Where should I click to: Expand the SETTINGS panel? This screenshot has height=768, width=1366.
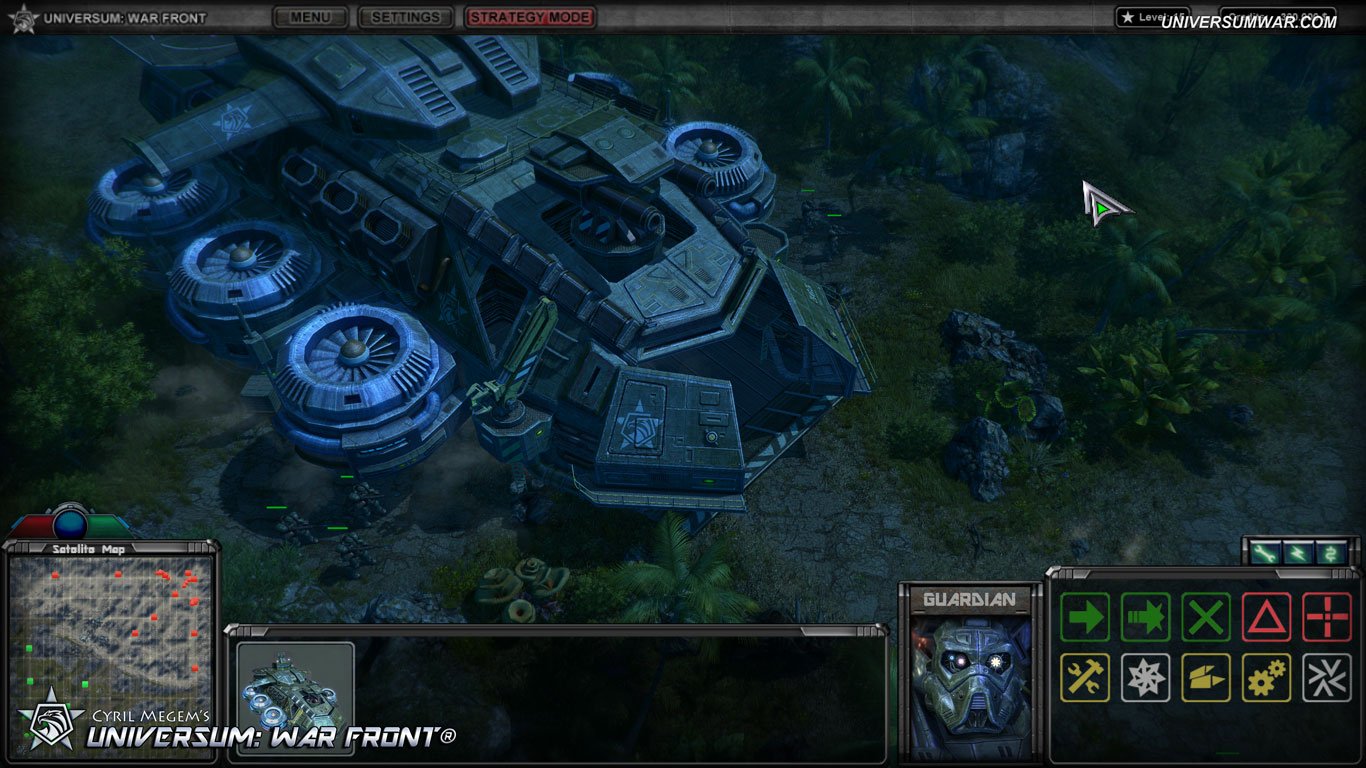(405, 17)
